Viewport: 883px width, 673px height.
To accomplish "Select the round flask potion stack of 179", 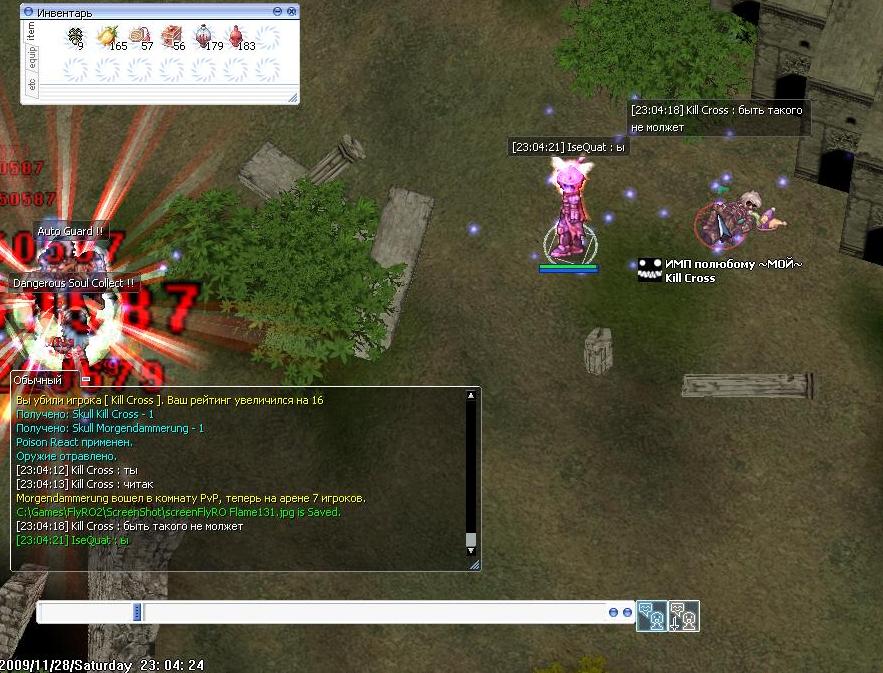I will [203, 37].
